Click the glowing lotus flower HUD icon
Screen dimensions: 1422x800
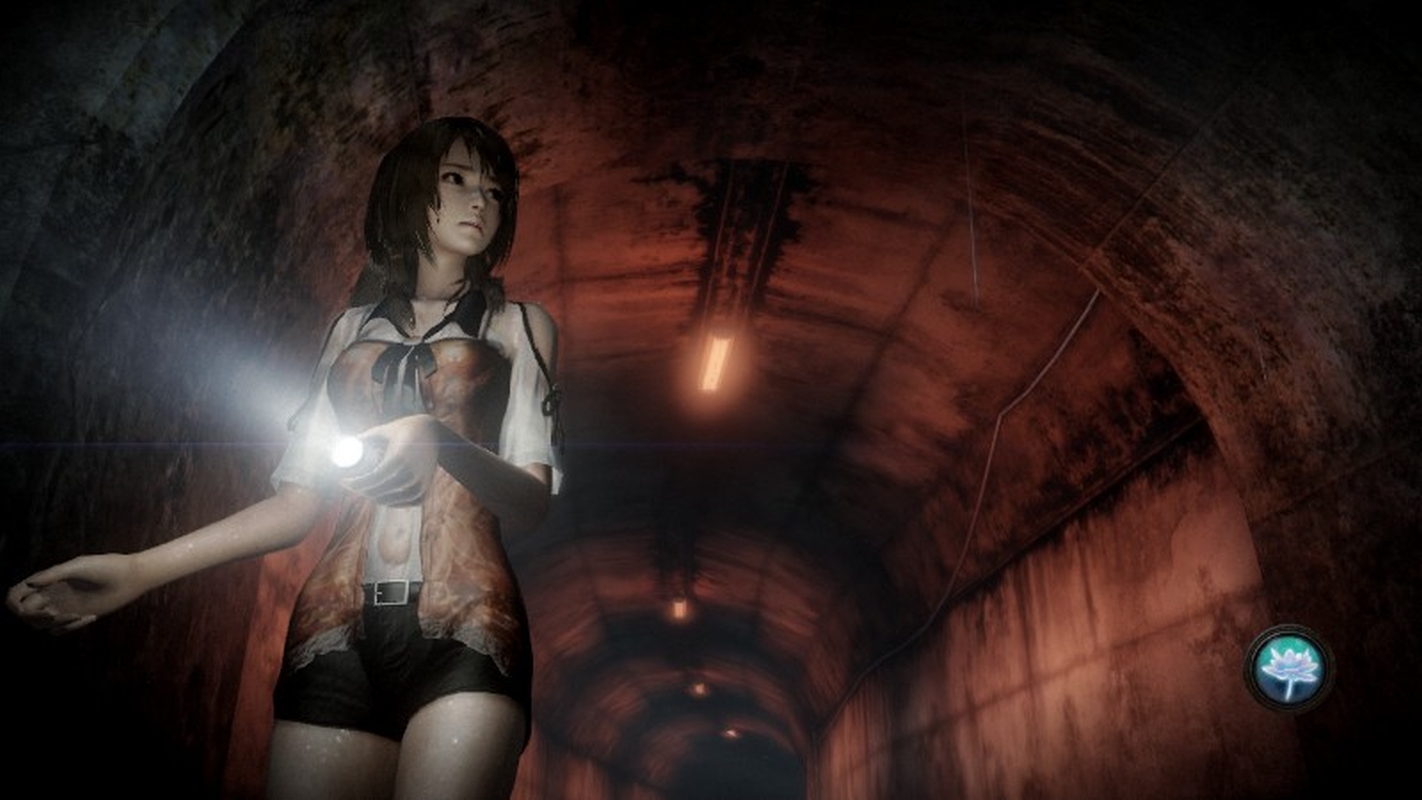coord(1288,668)
